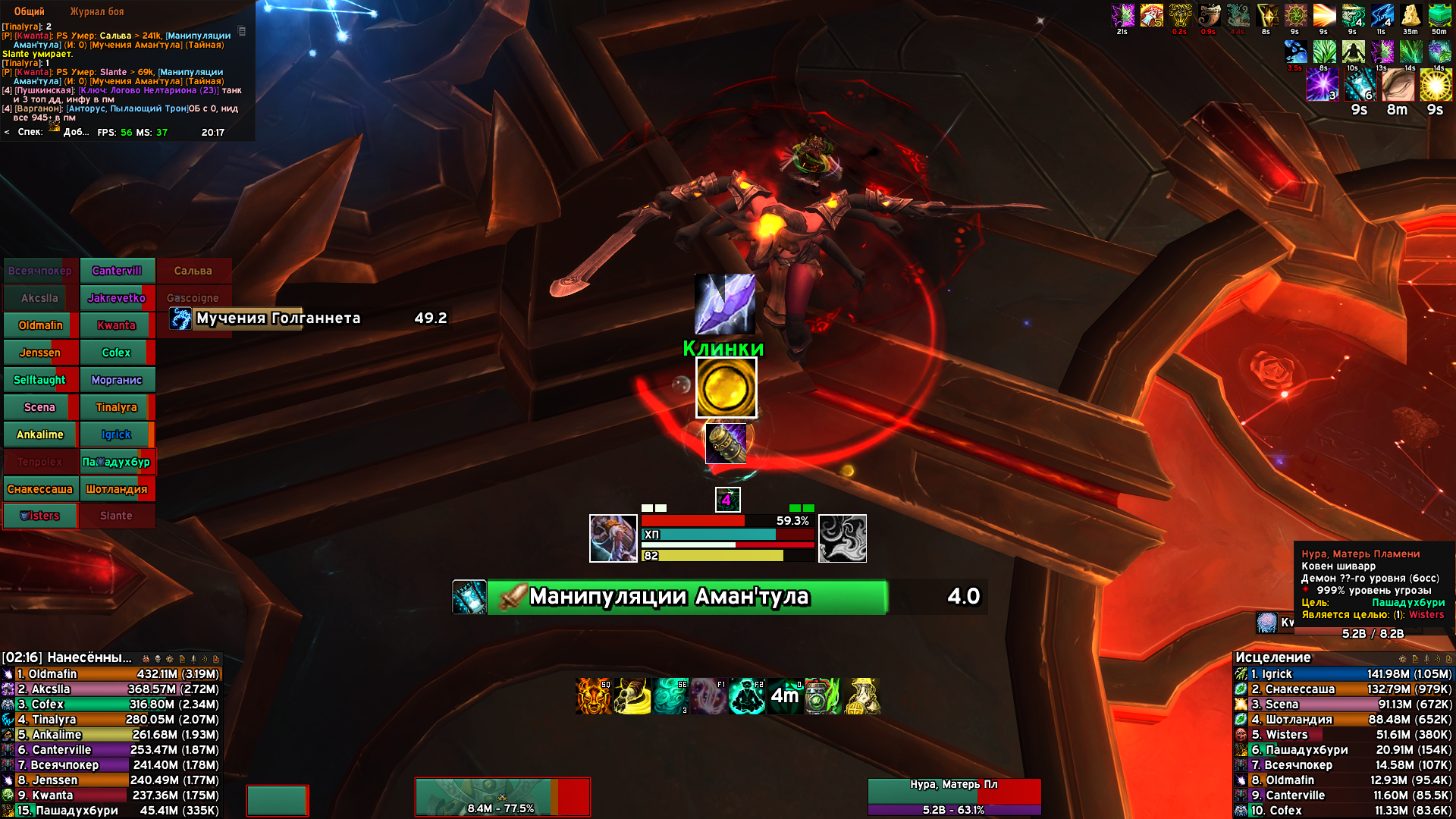The image size is (1456, 819).
Task: Activate the flaming ox ability icon
Action: point(594,696)
